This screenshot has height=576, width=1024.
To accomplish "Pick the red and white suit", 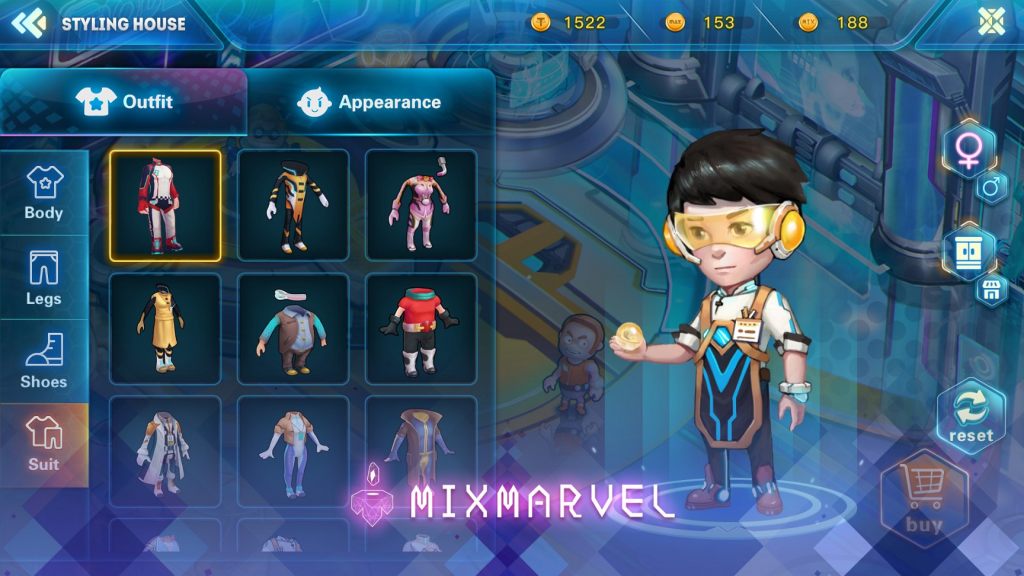I will pos(165,205).
